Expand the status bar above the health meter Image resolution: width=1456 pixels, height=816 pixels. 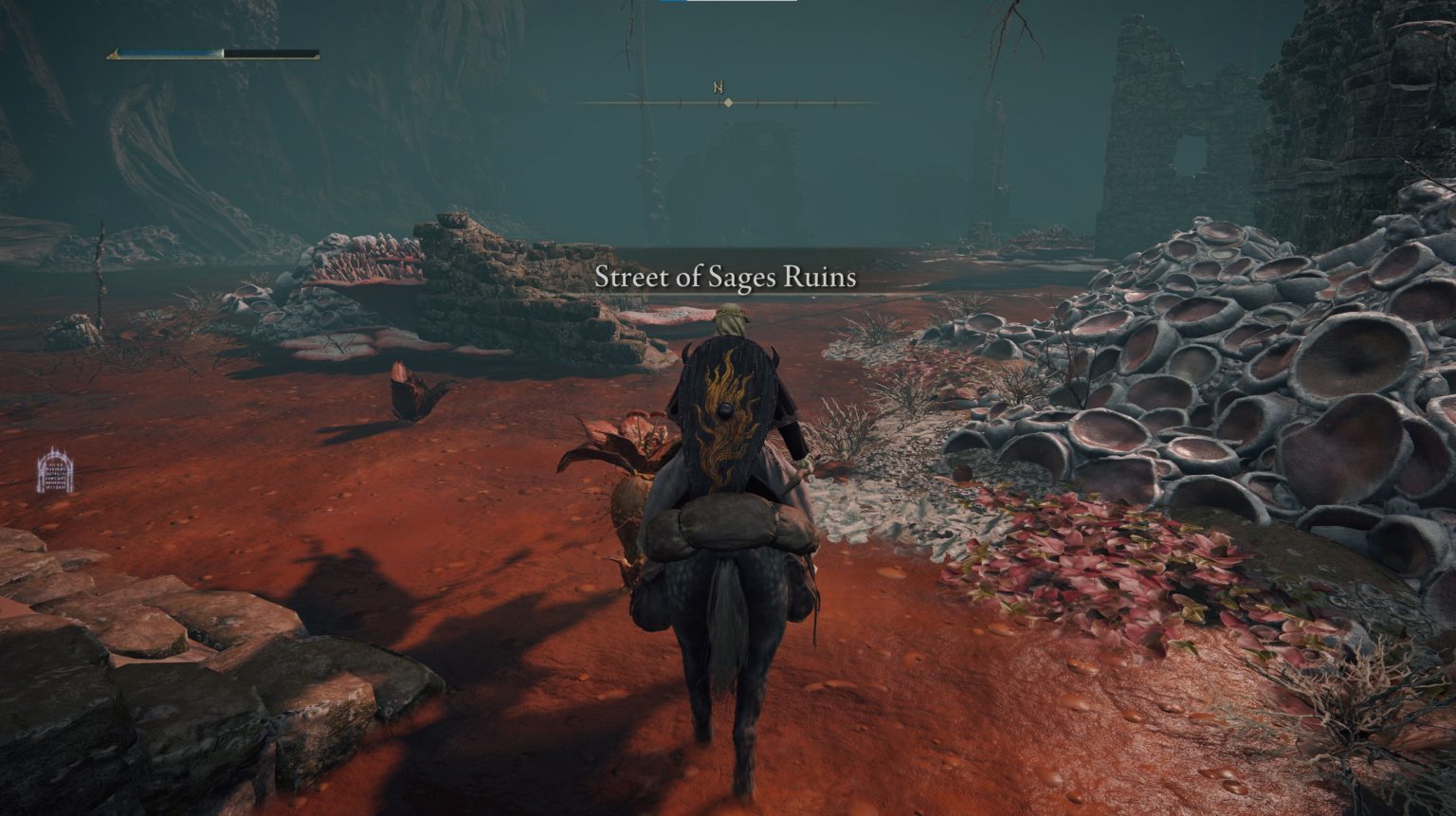click(213, 45)
